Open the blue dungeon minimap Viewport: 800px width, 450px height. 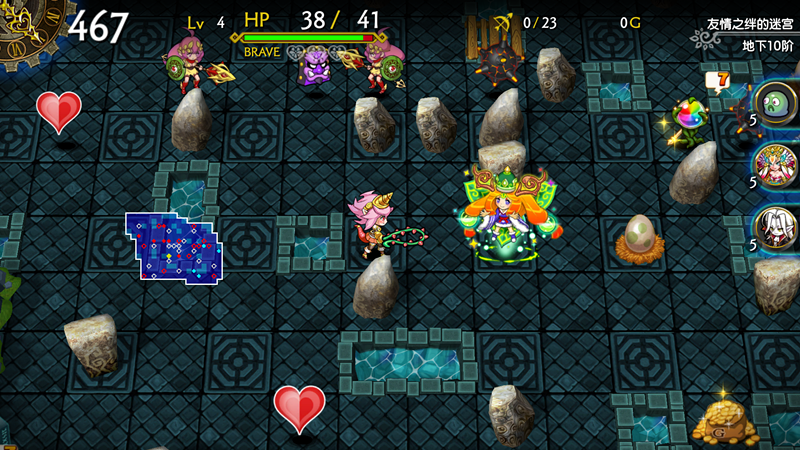[x=174, y=246]
